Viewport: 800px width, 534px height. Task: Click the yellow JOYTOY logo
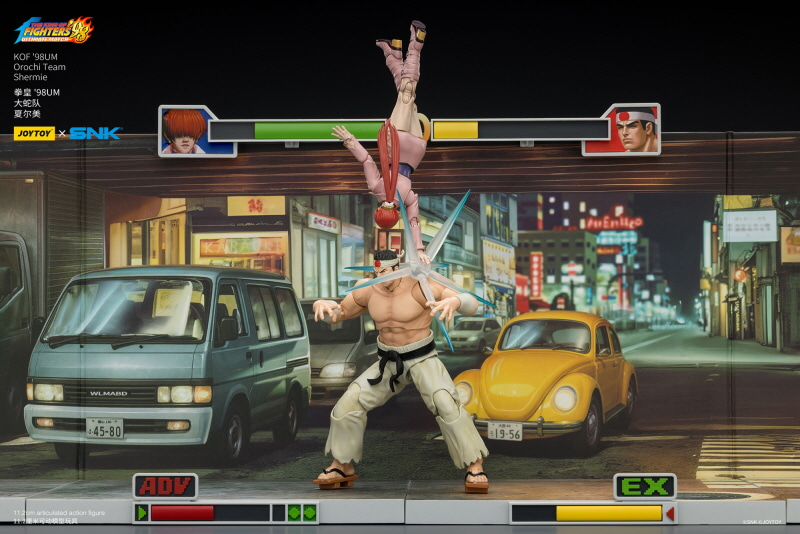pos(34,133)
